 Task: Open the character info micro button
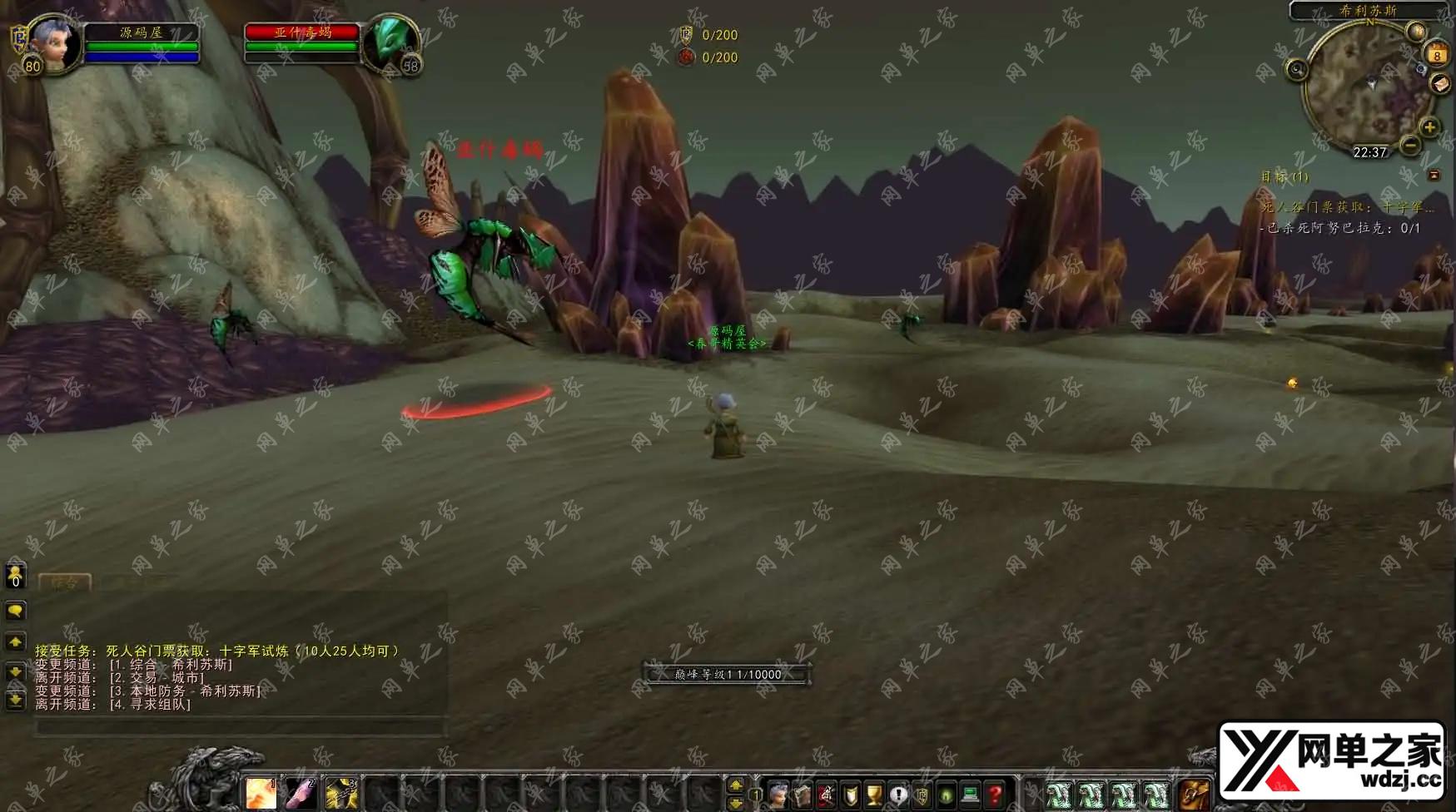[x=778, y=795]
